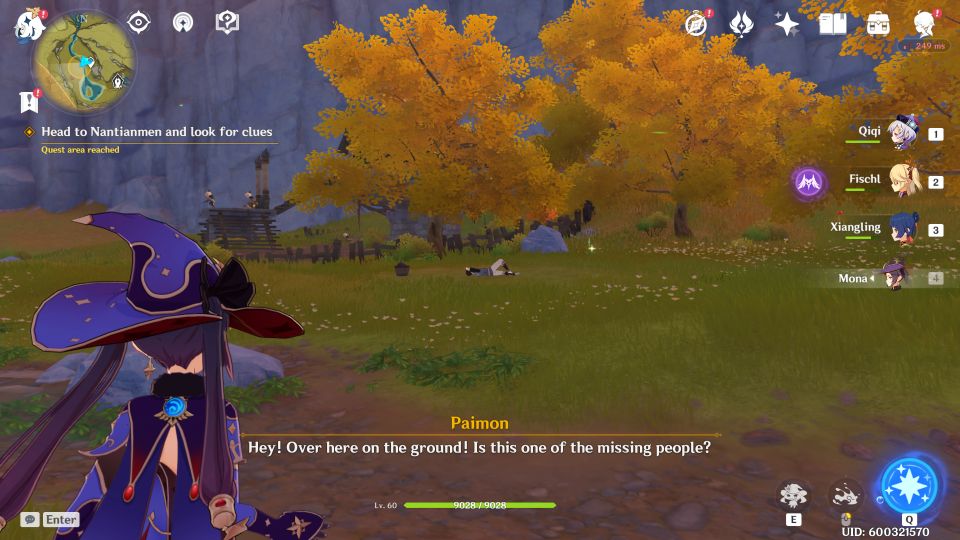Image resolution: width=960 pixels, height=540 pixels.
Task: Open the quest book with question mark
Action: [x=227, y=22]
